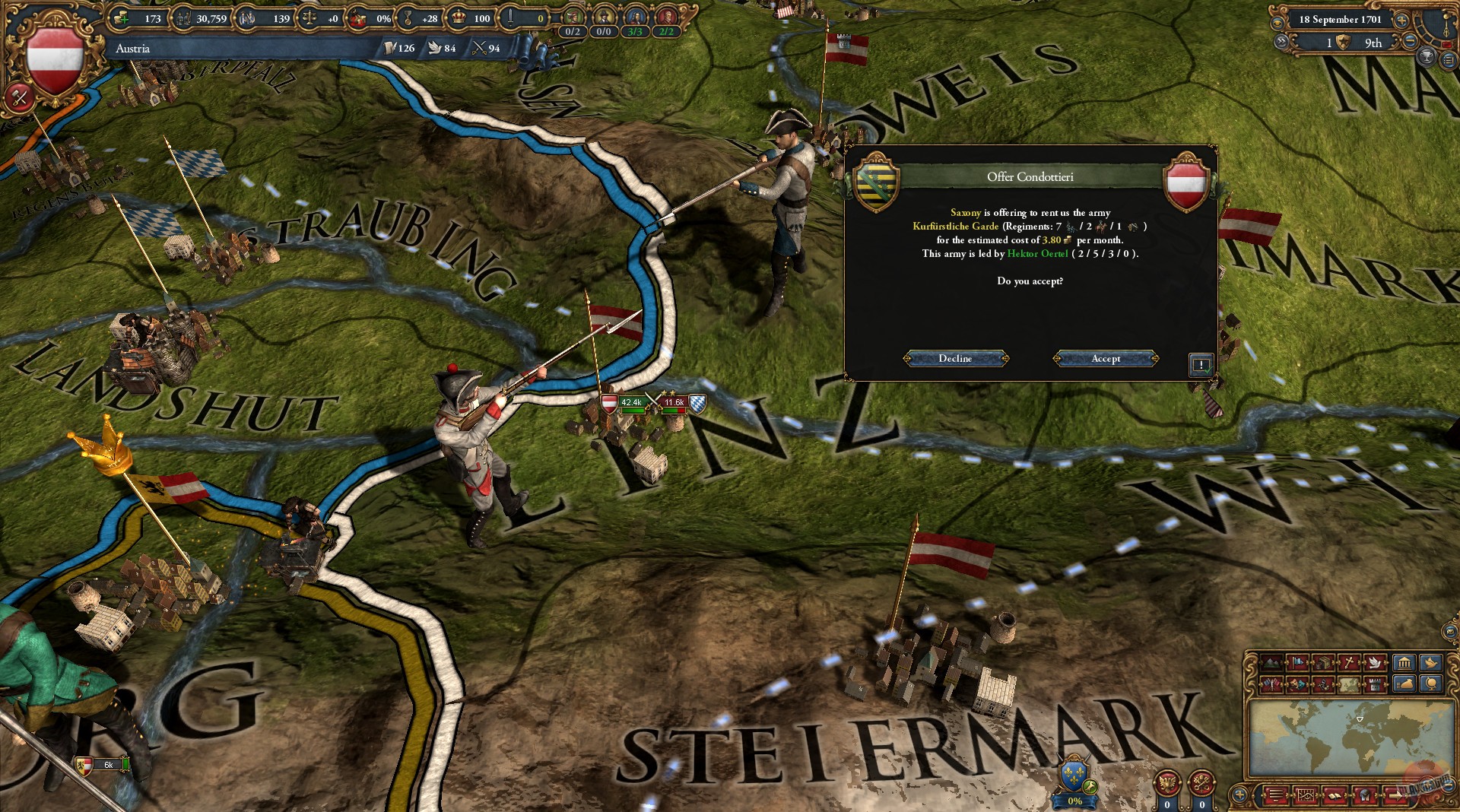This screenshot has width=1460, height=812.
Task: Open the economy panel with the bank icon
Action: point(1404,662)
